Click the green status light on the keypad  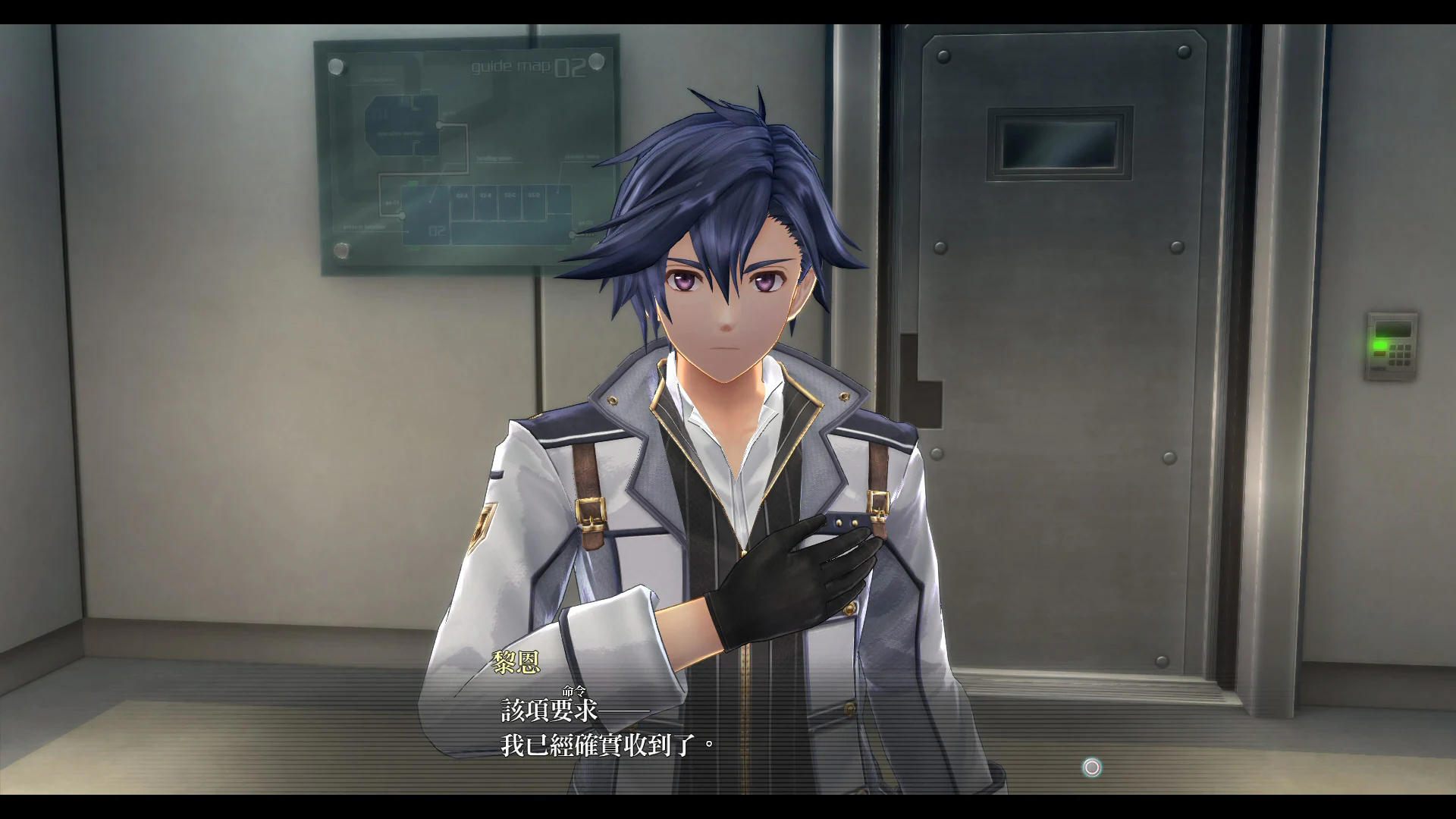coord(1380,346)
